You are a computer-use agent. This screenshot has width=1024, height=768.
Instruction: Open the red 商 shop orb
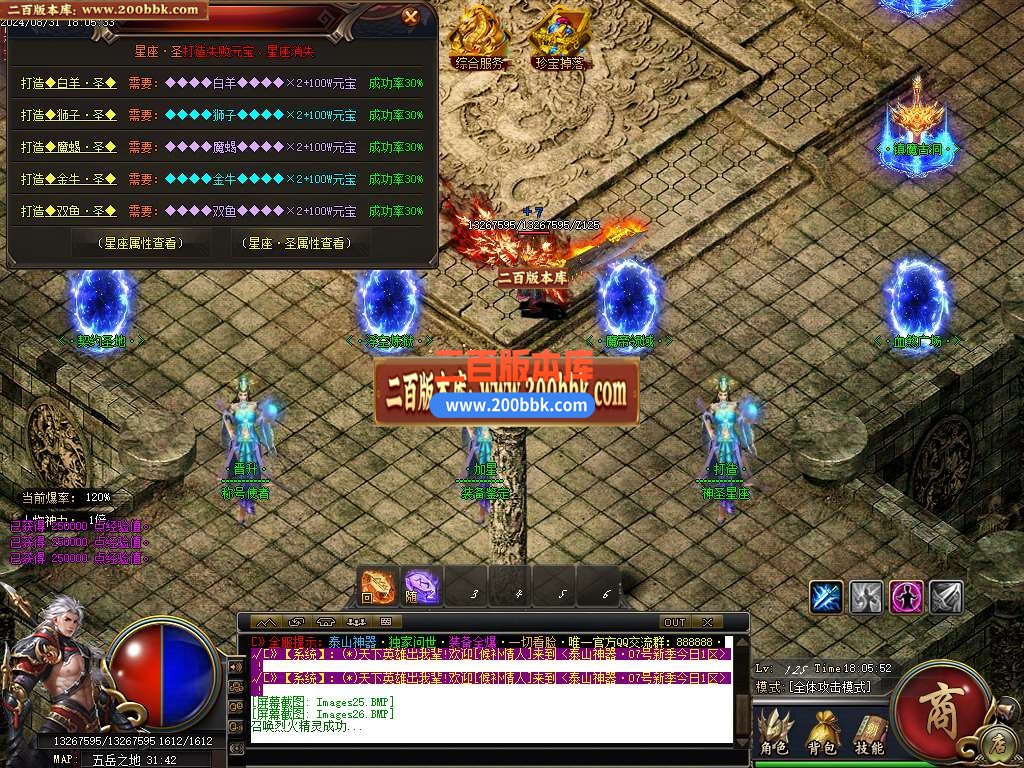(x=939, y=703)
